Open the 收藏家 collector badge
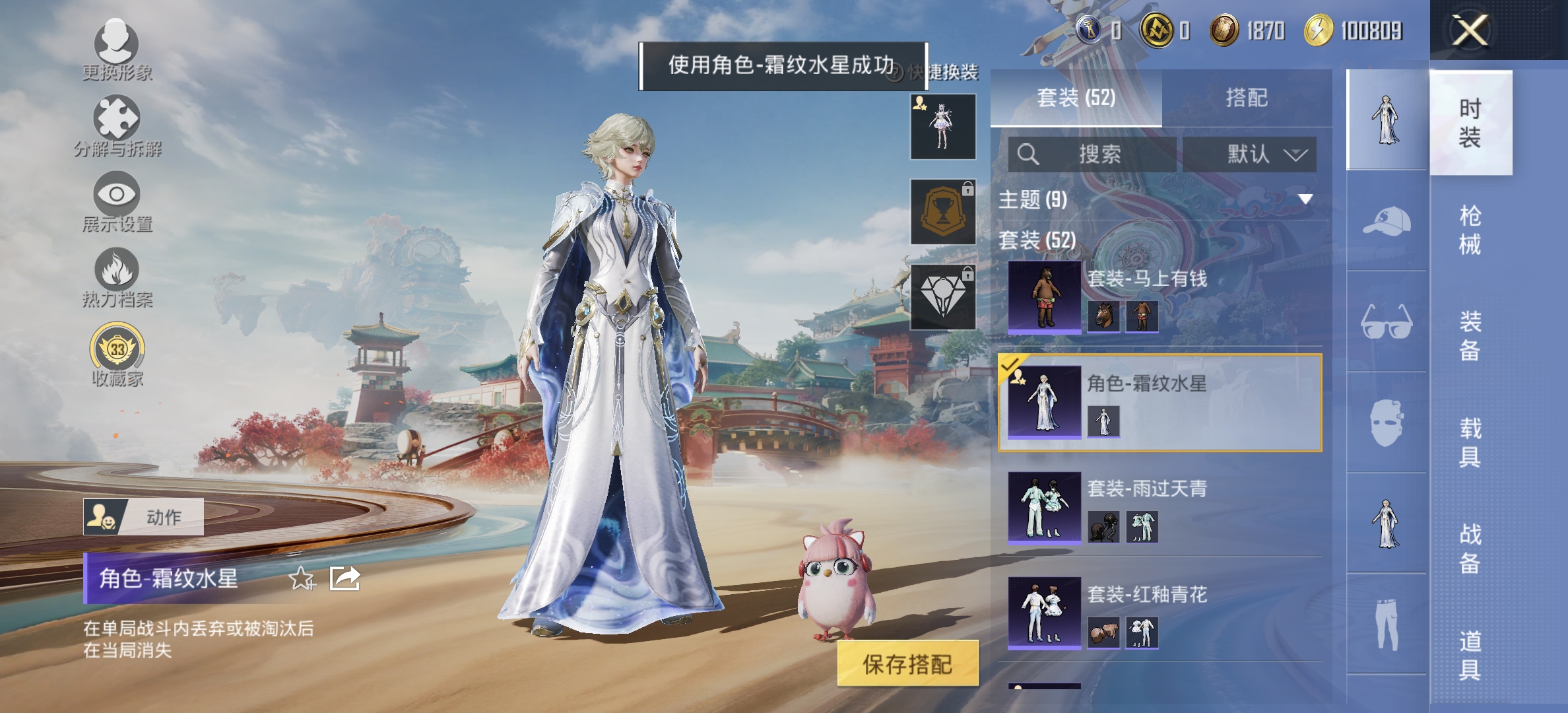1568x713 pixels. coord(117,346)
